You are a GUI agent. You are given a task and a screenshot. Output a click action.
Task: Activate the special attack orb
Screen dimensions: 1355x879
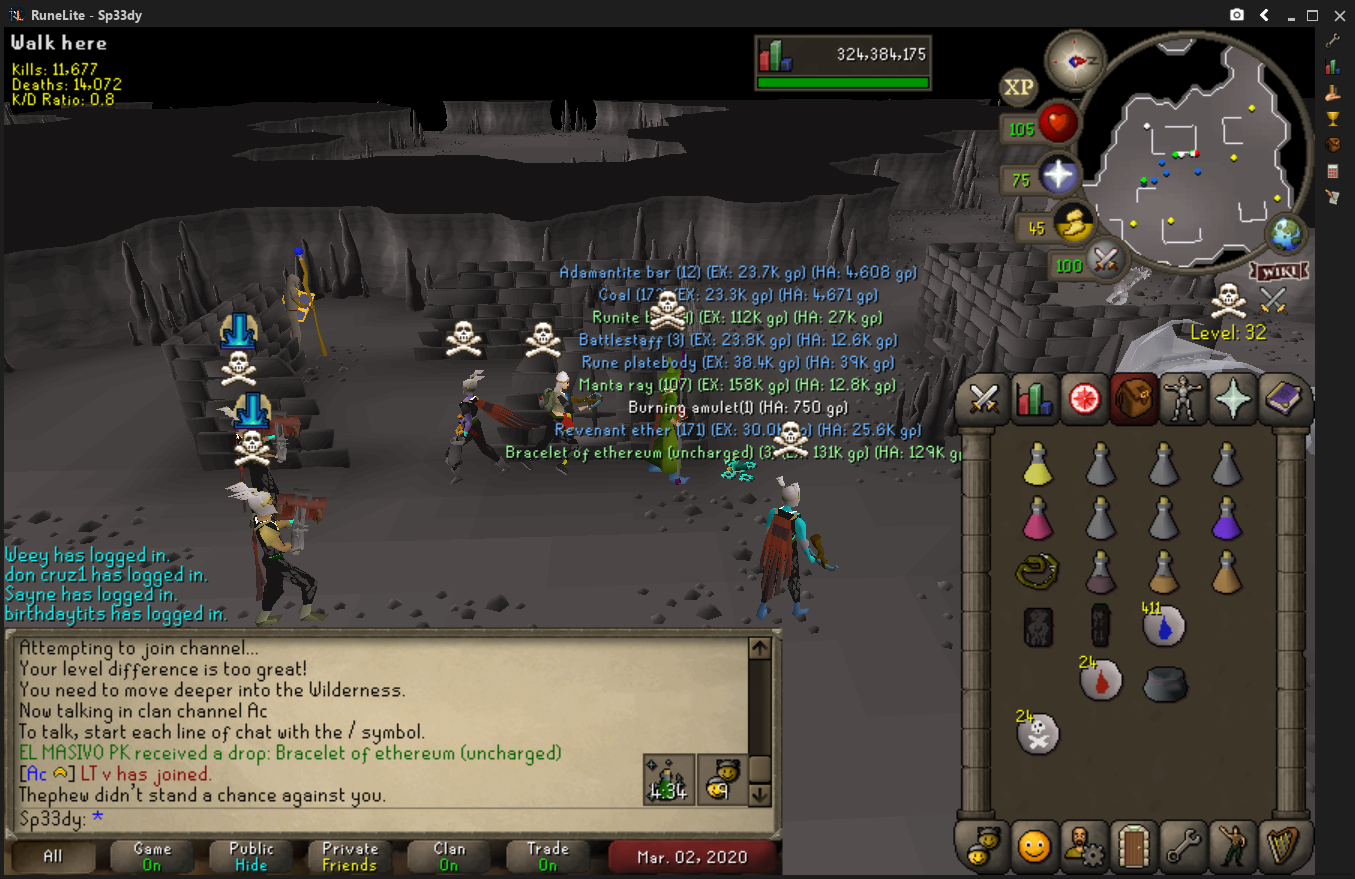point(1105,262)
